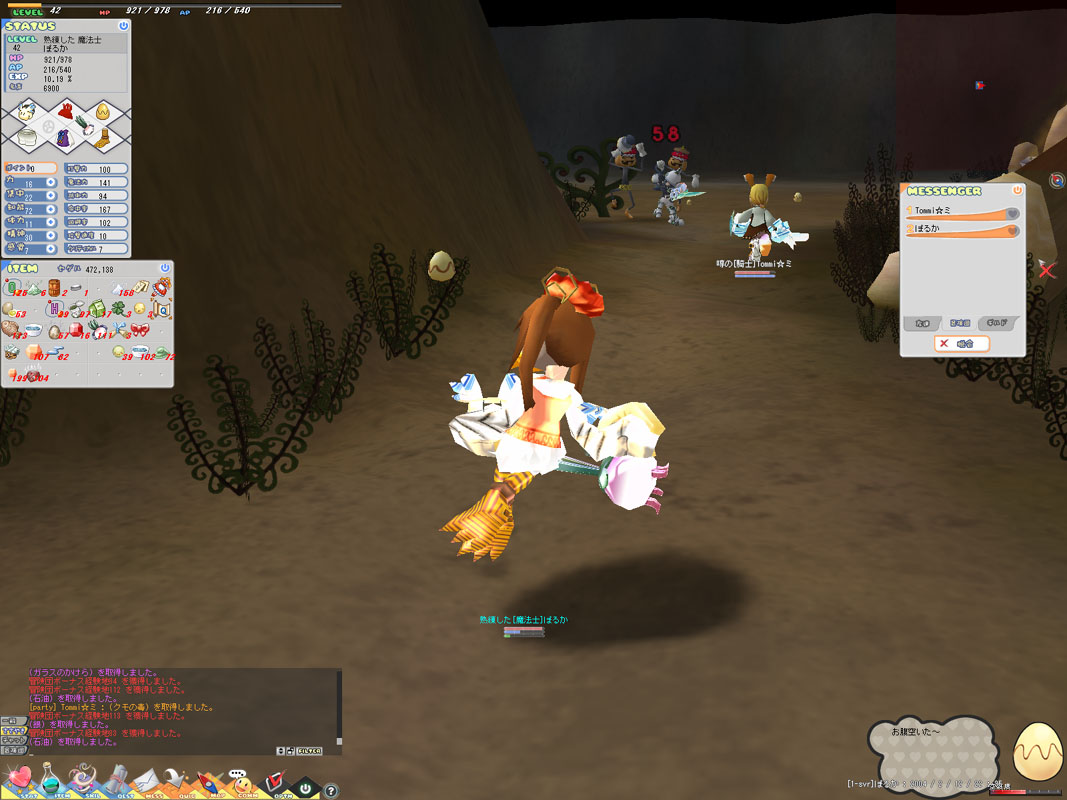Viewport: 1067px width, 800px height.
Task: Open the ITEM potion bottle menu
Action: tap(49, 779)
